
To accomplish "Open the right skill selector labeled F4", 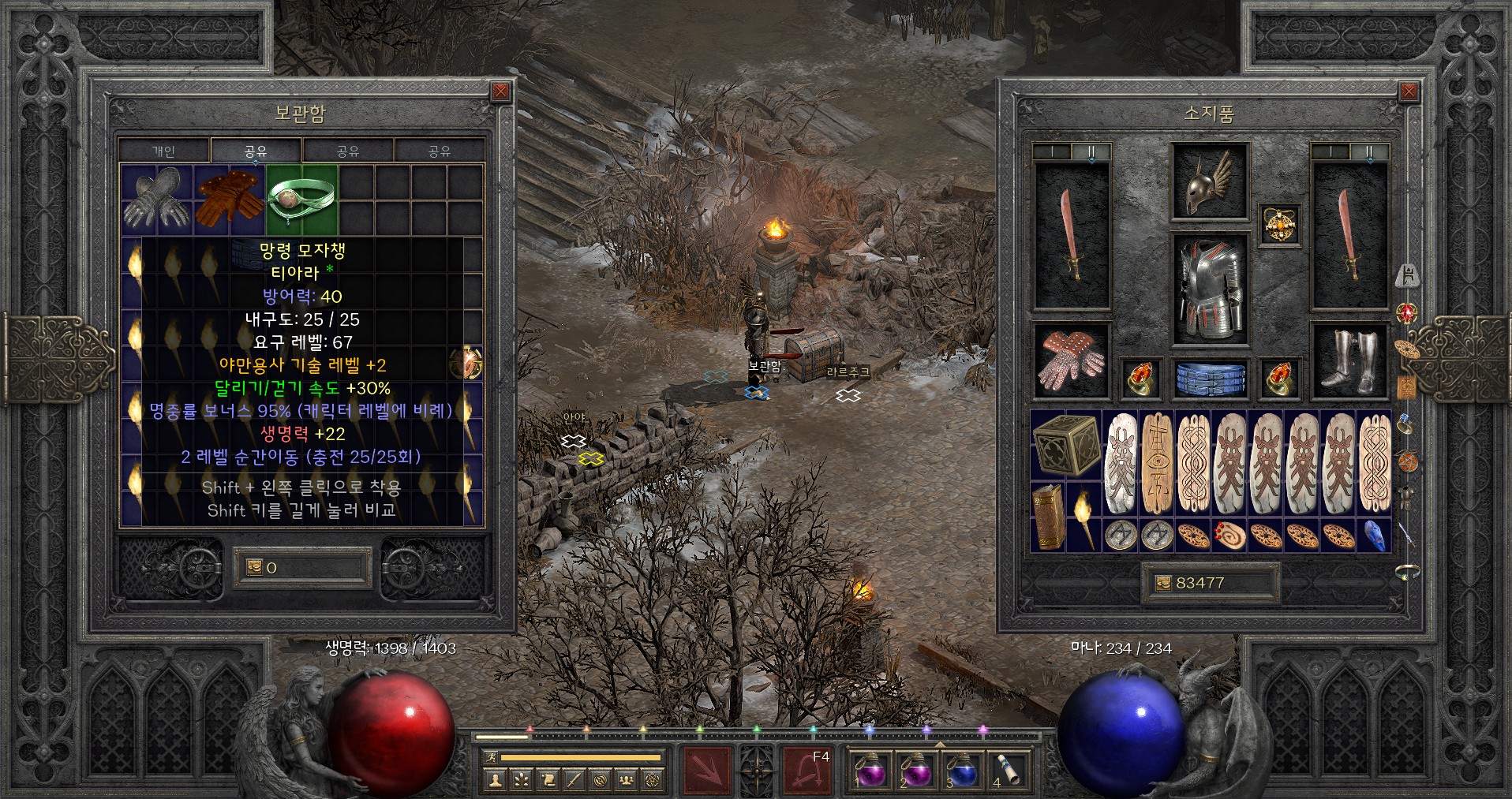I will 807,769.
